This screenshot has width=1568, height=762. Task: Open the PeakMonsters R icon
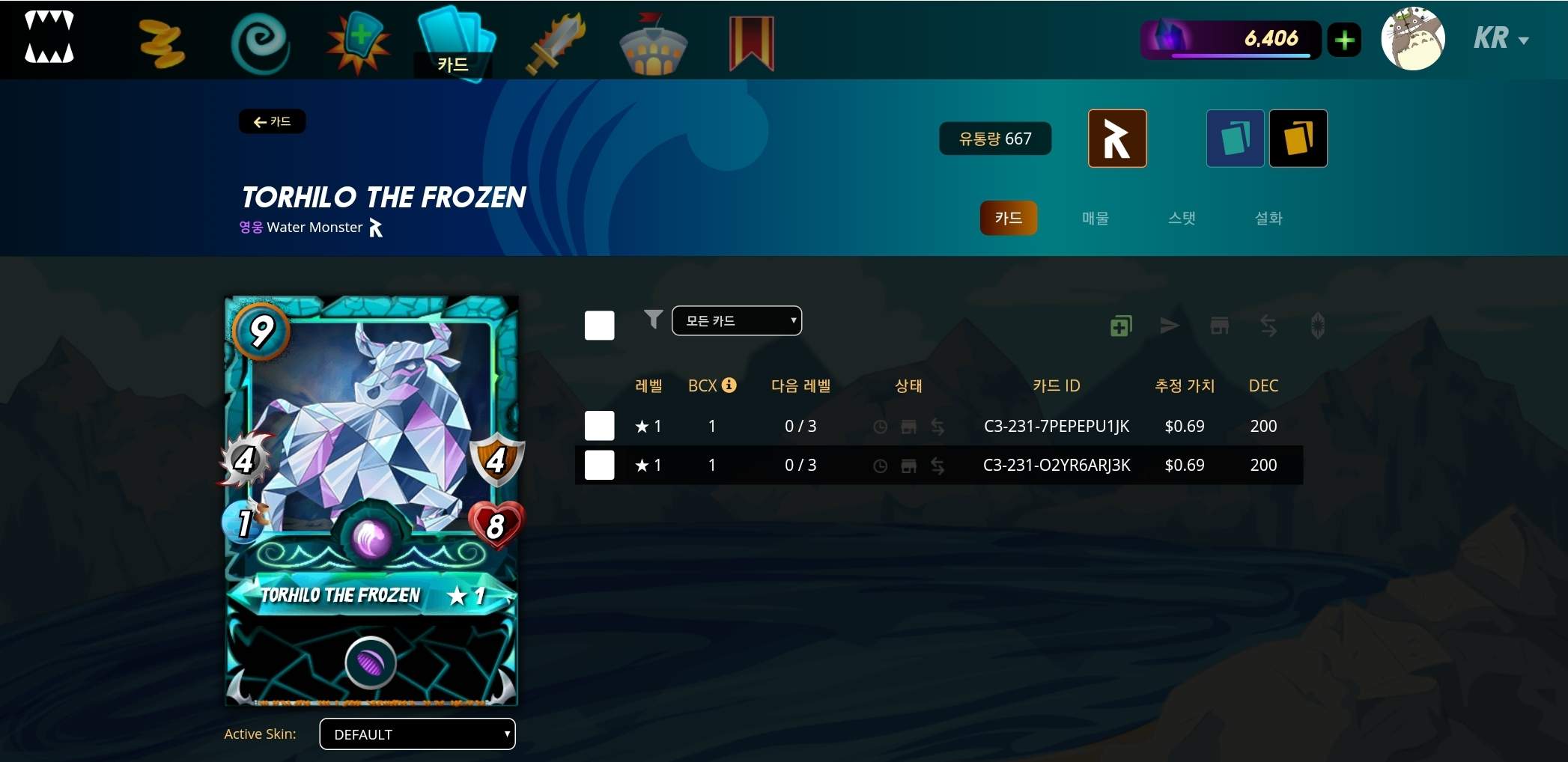click(1116, 138)
